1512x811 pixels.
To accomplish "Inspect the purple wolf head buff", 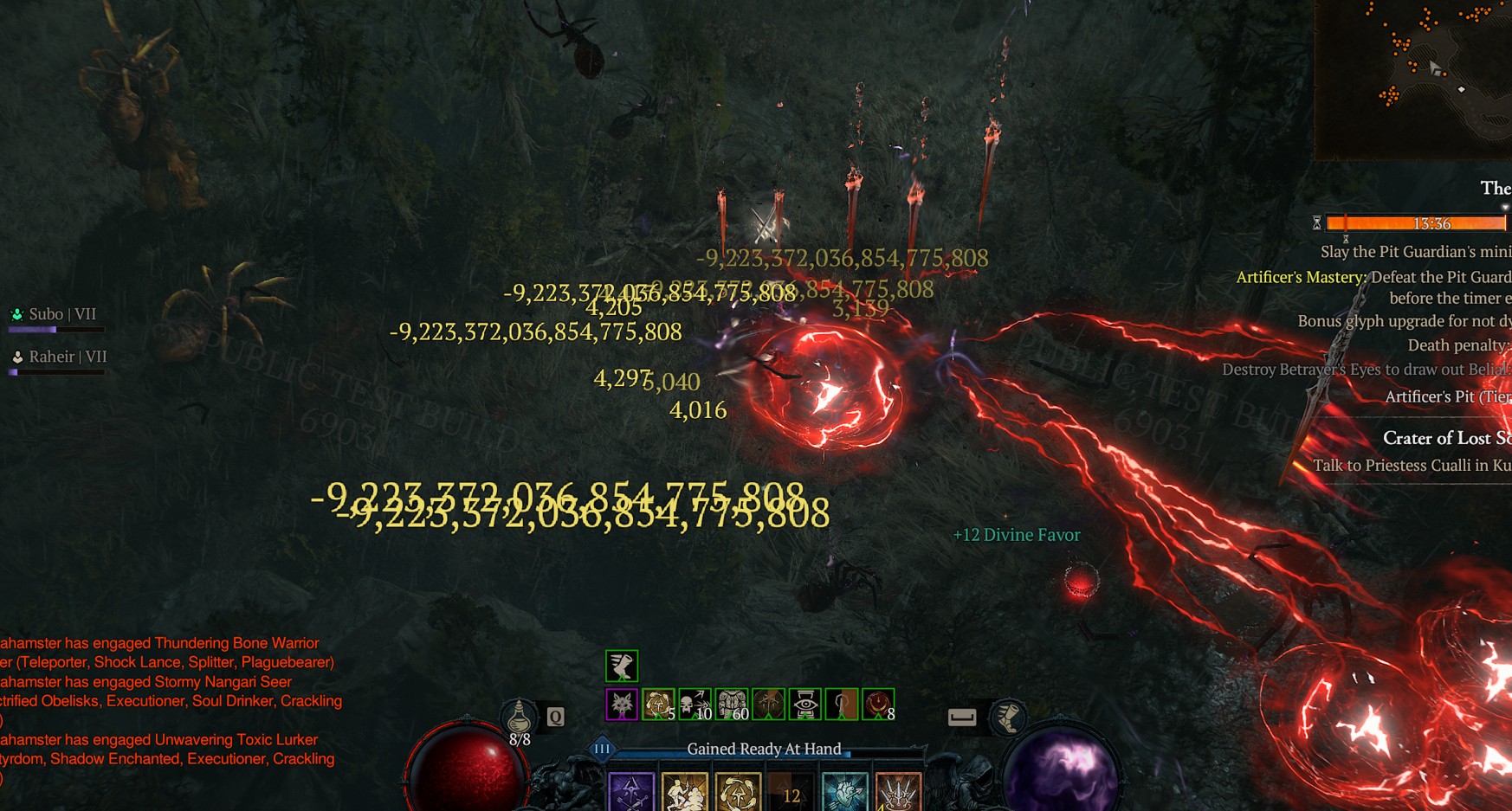I will click(x=622, y=705).
